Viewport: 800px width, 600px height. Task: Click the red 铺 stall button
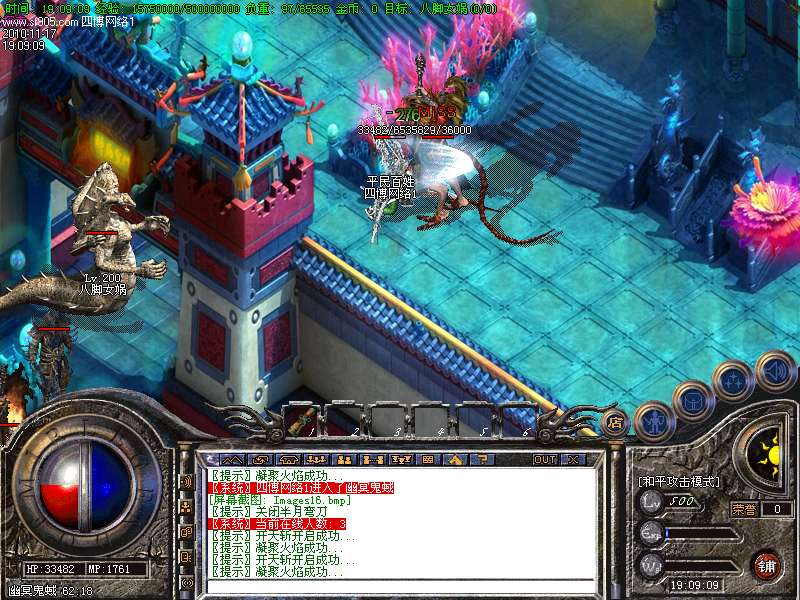766,565
